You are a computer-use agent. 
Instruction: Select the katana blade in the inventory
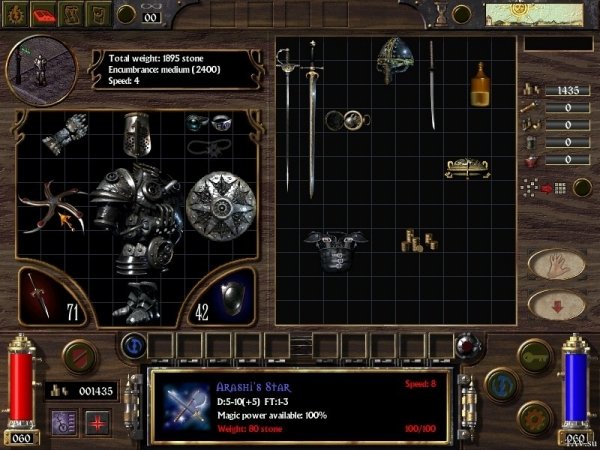(432, 85)
